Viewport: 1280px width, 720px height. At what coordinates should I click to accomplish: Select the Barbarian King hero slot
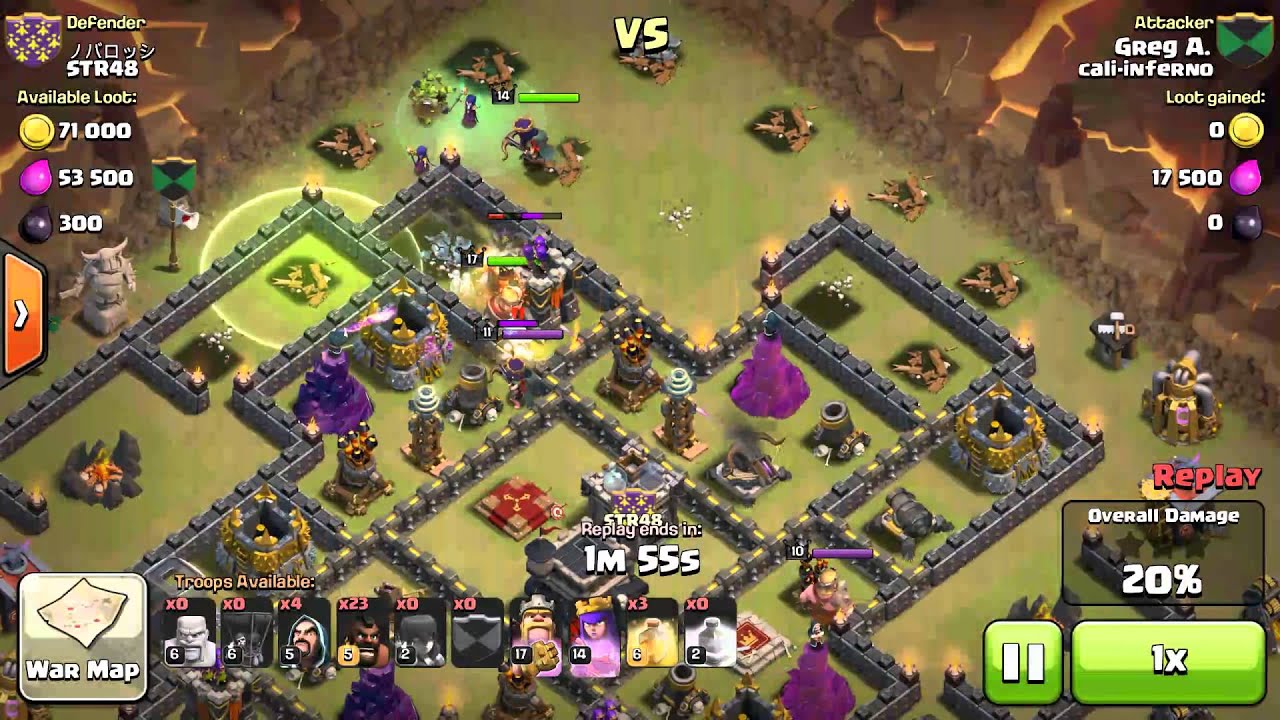pyautogui.click(x=536, y=633)
